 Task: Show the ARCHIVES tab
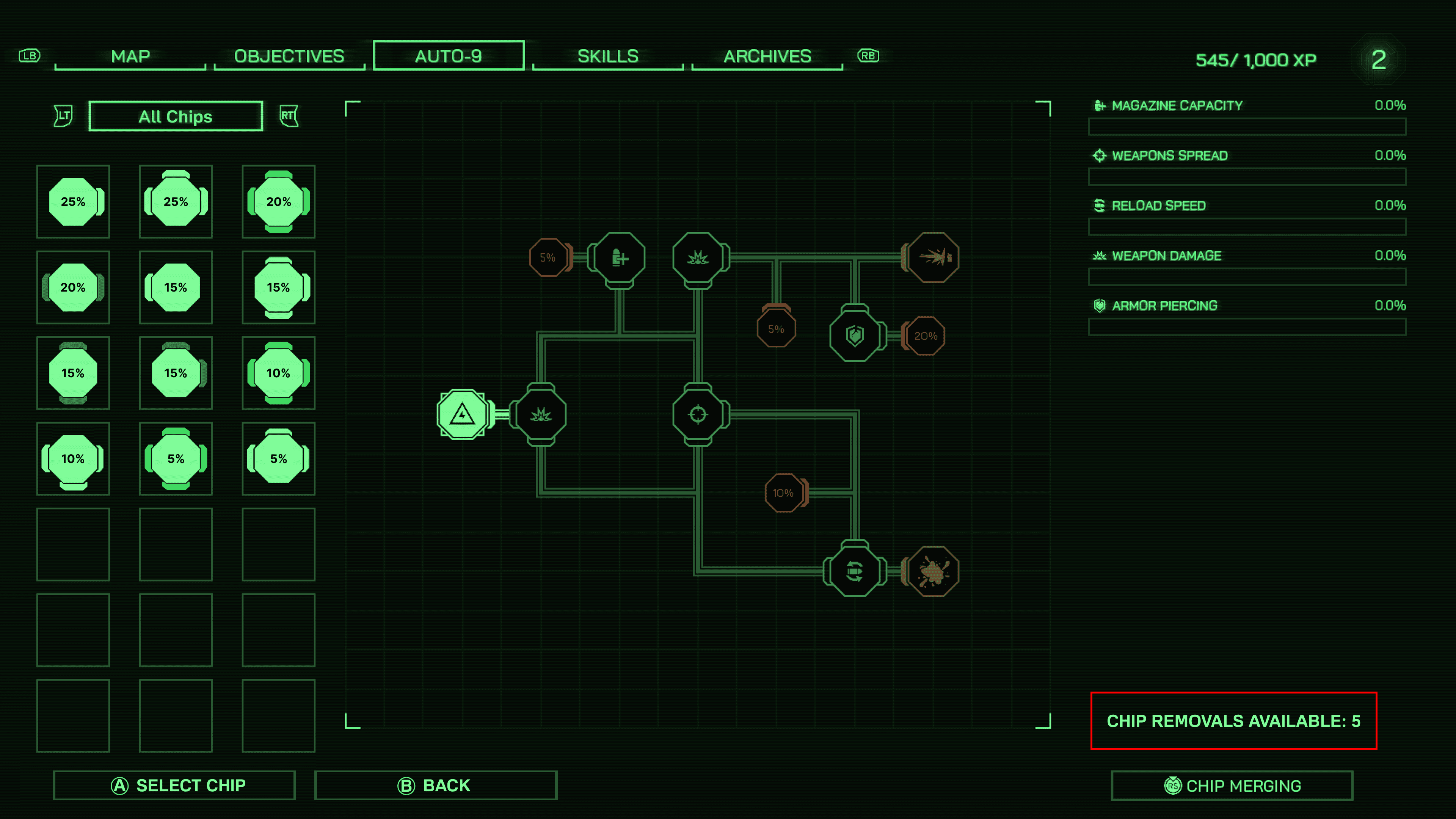(x=767, y=56)
